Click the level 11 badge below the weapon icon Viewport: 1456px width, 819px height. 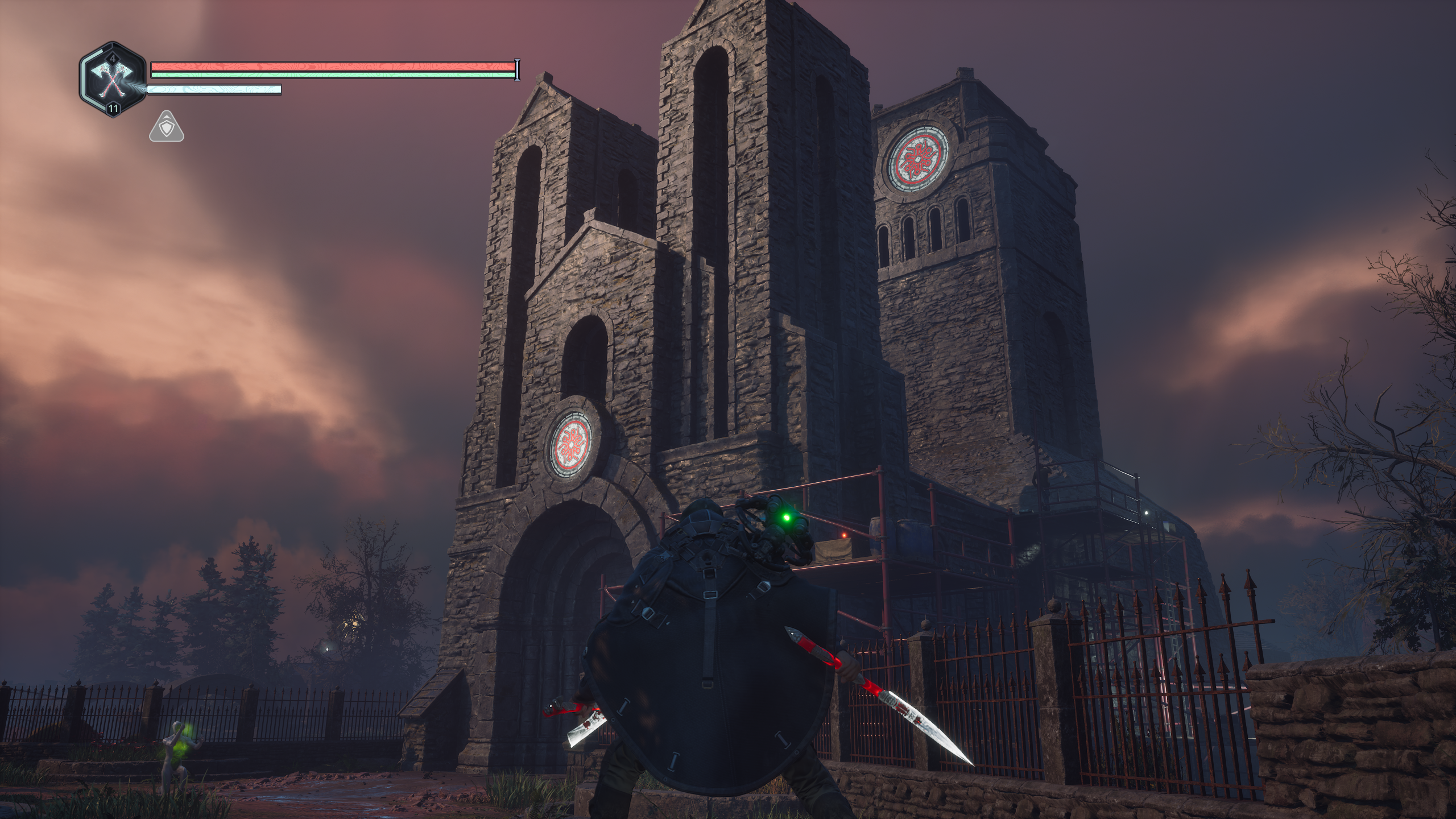pos(113,108)
